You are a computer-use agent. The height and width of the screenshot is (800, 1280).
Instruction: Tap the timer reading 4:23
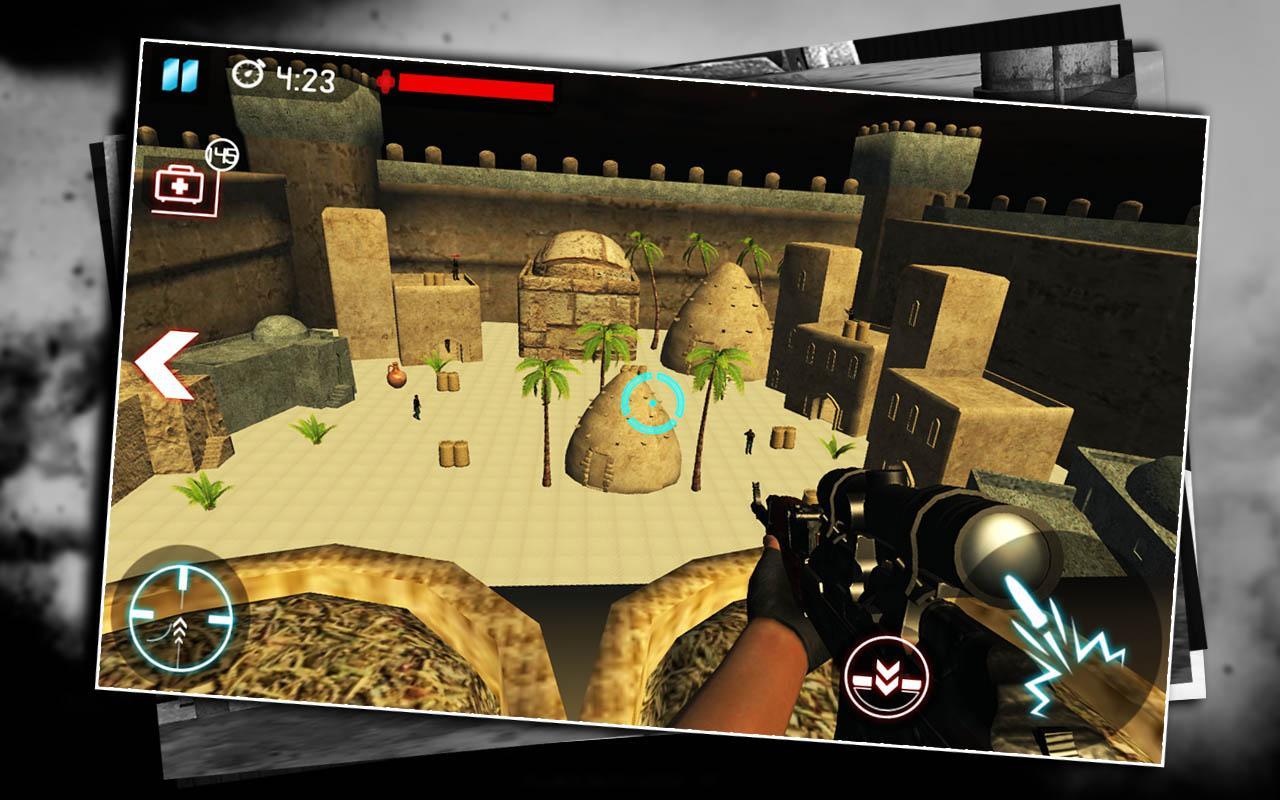(x=305, y=78)
